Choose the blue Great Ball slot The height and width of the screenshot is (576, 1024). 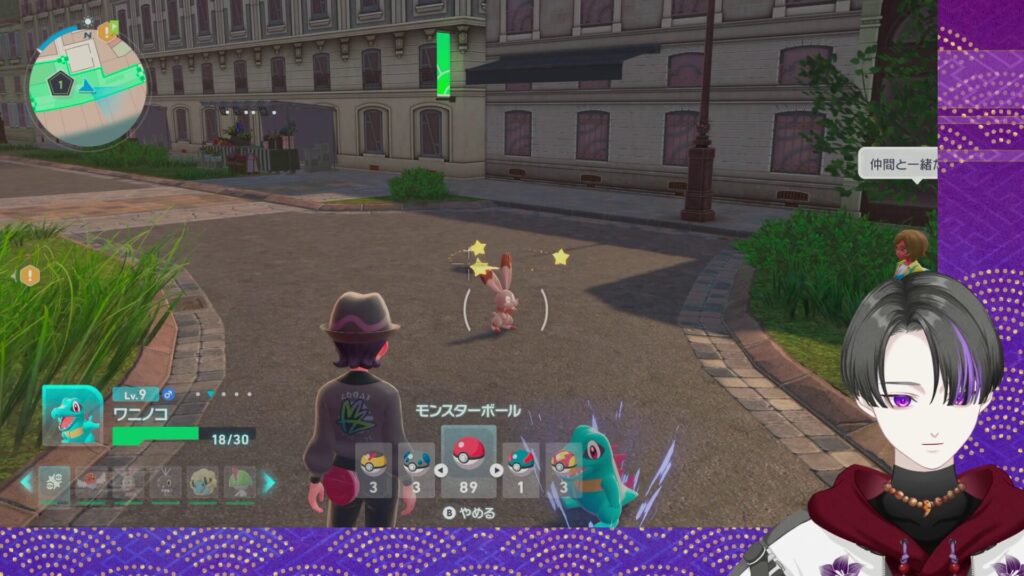tap(417, 468)
